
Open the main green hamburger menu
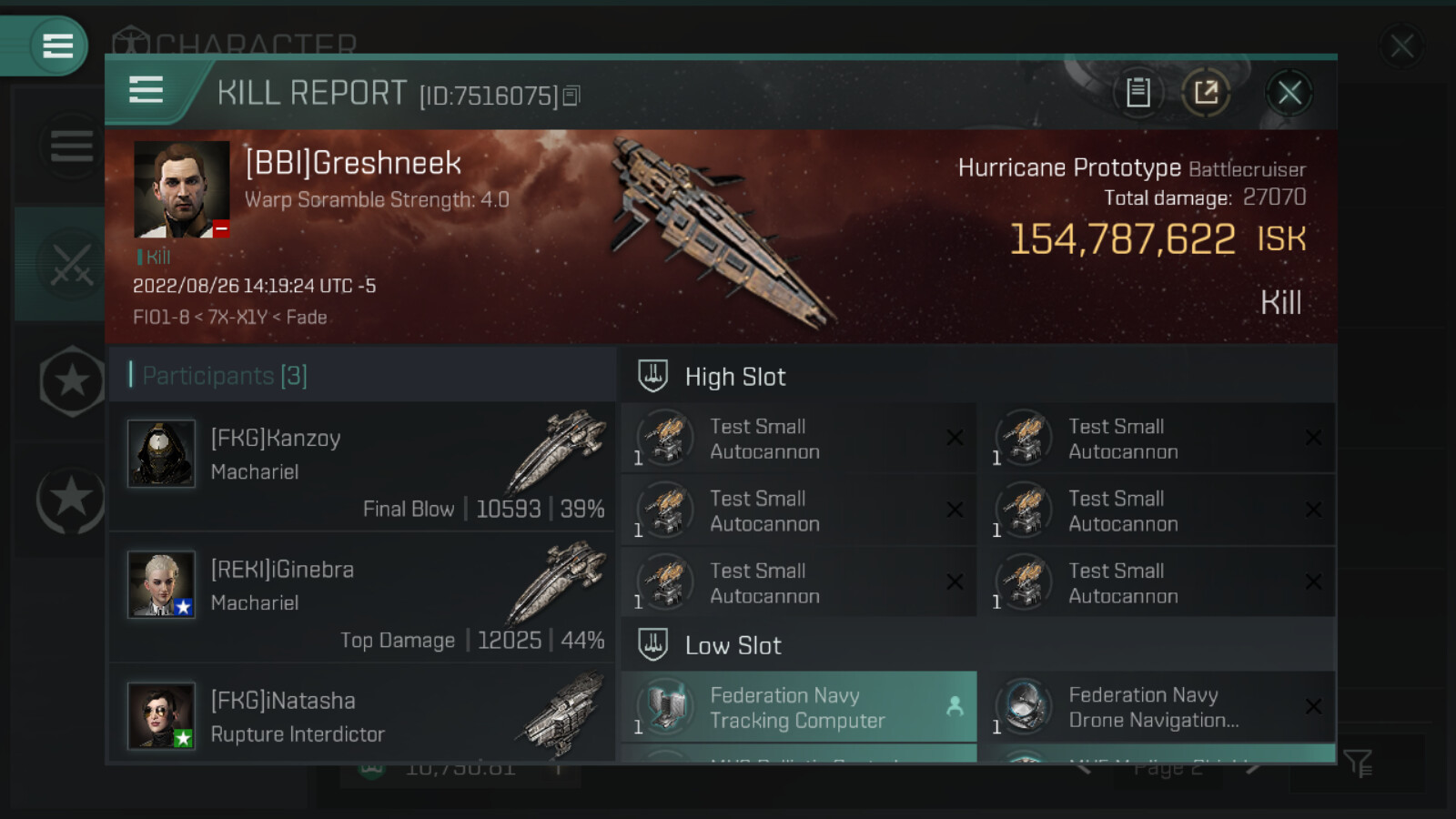57,45
